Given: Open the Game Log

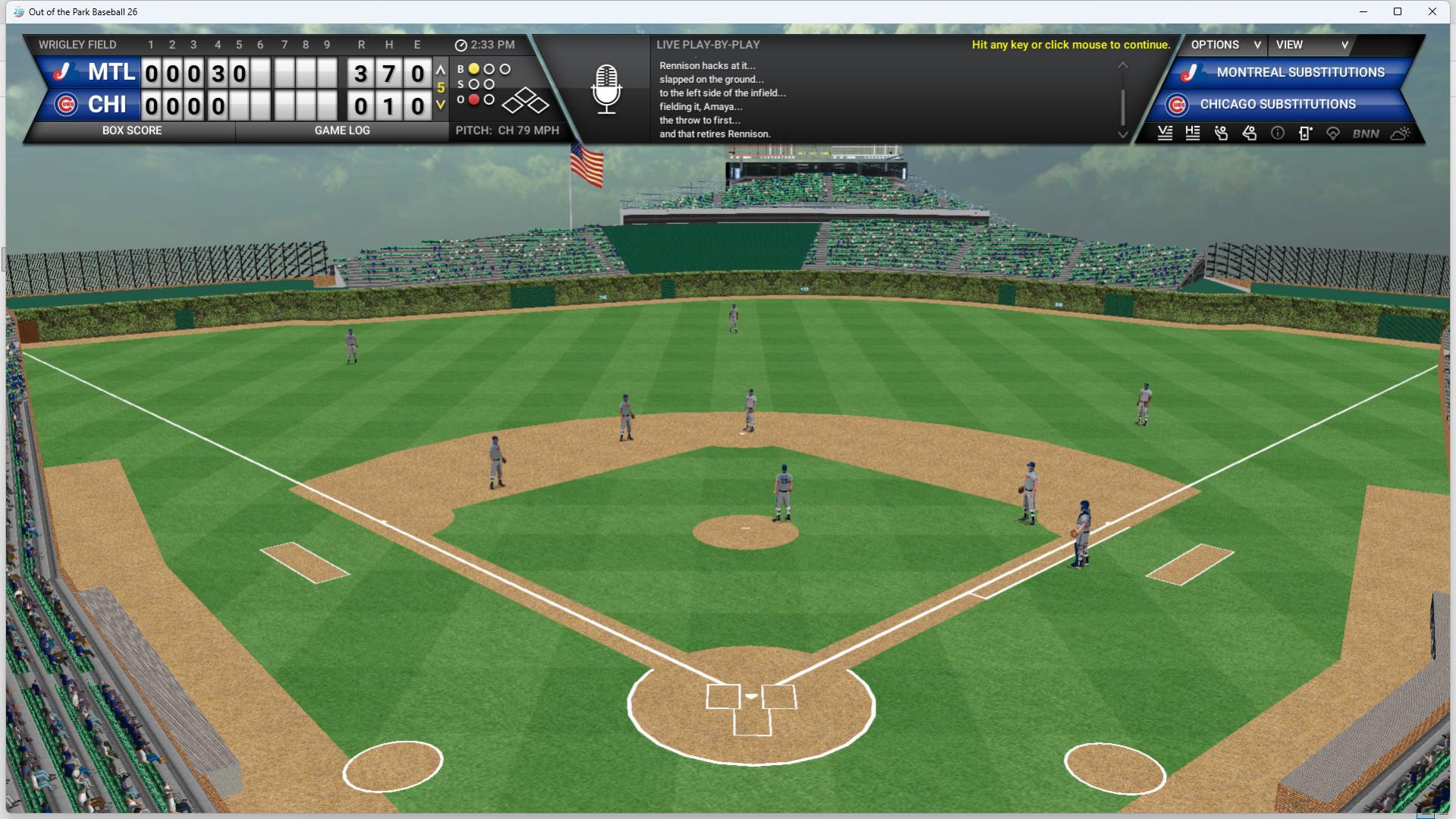Looking at the screenshot, I should point(342,131).
